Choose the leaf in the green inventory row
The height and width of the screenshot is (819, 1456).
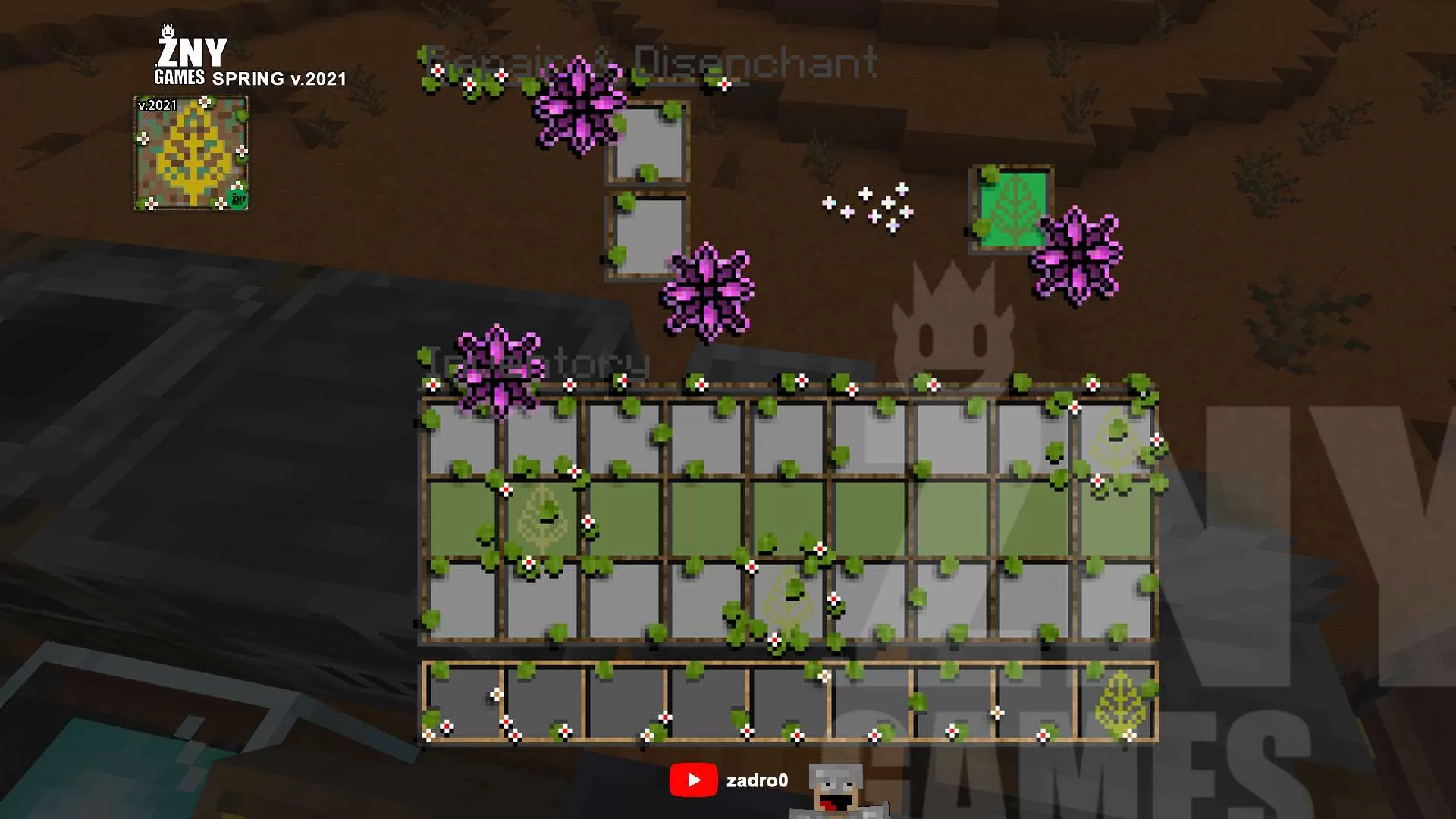tap(542, 519)
